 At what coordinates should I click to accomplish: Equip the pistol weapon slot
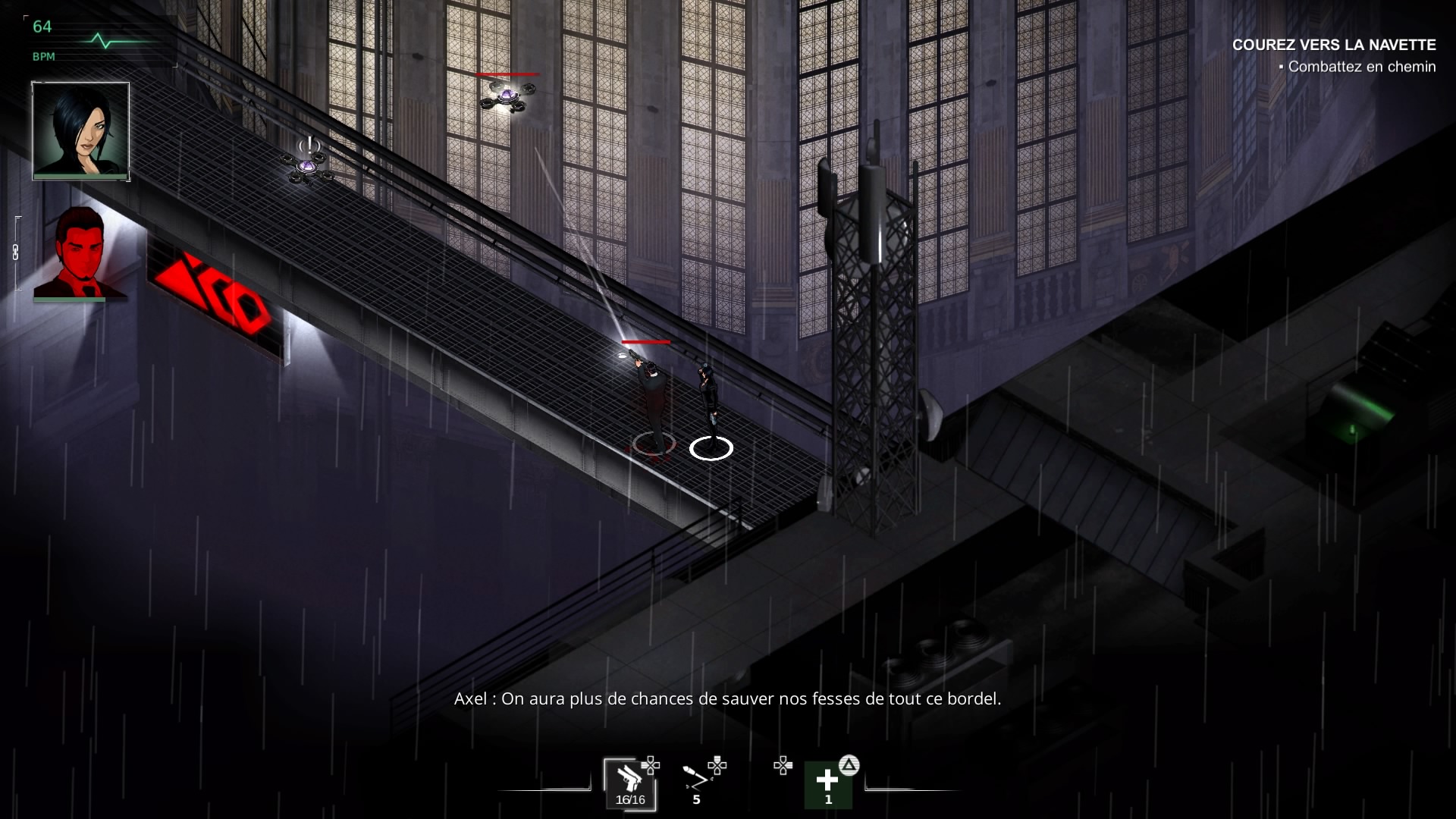click(629, 784)
